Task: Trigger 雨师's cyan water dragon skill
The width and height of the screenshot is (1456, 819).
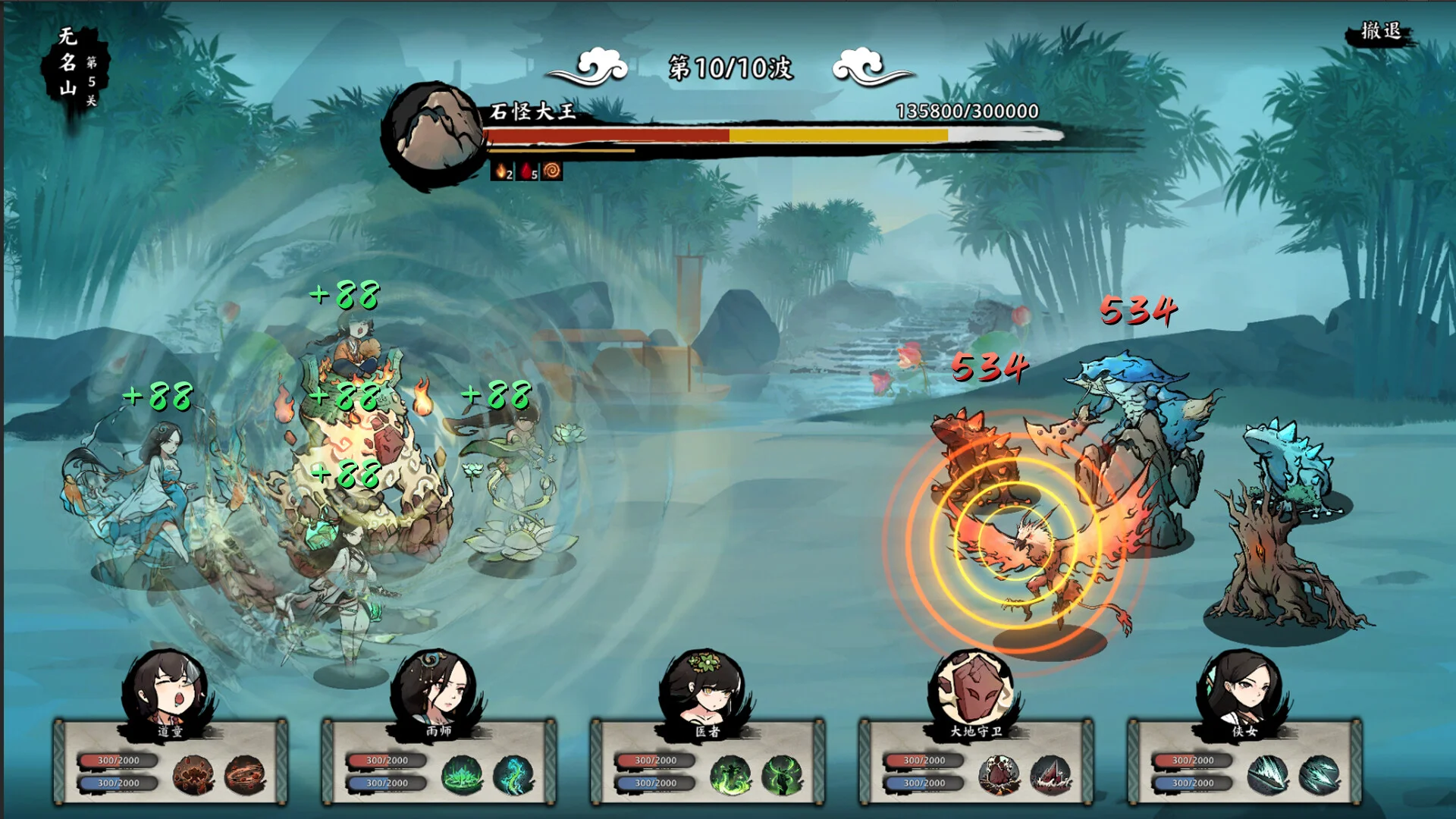Action: click(x=513, y=774)
